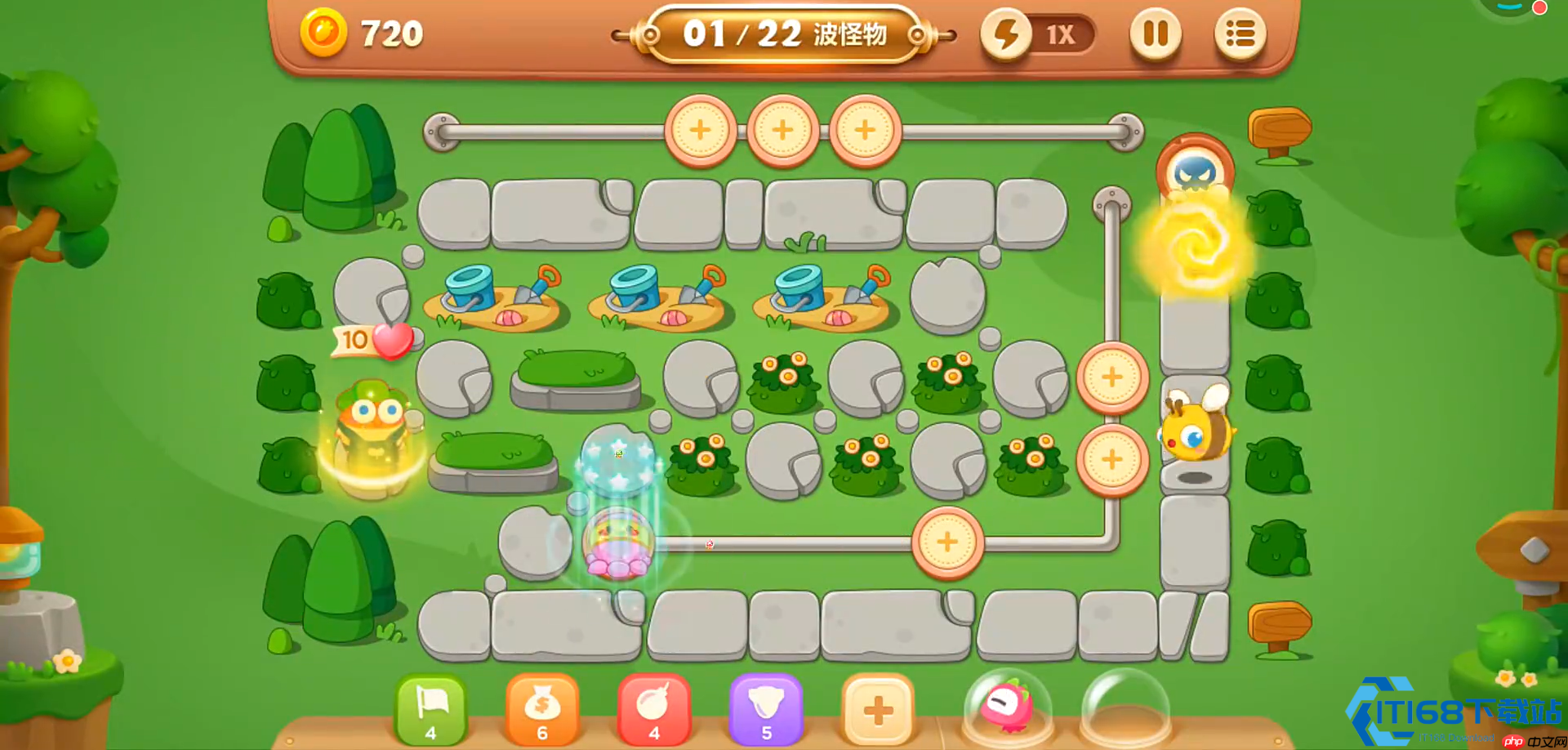Click the coin icon next to 720
The height and width of the screenshot is (750, 1568).
coord(323,33)
